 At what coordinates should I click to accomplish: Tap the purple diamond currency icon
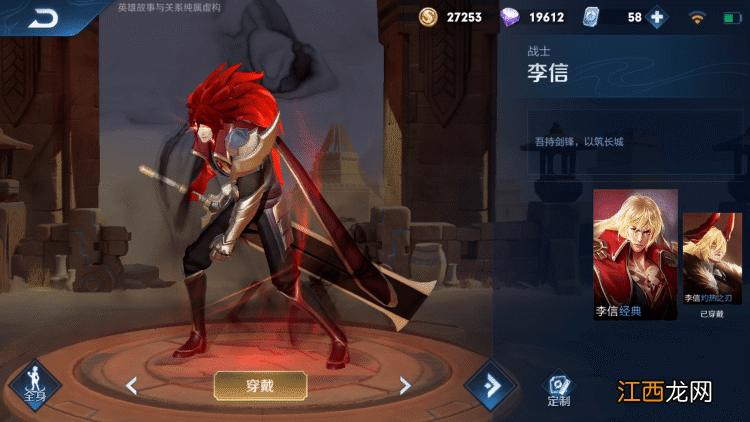510,17
